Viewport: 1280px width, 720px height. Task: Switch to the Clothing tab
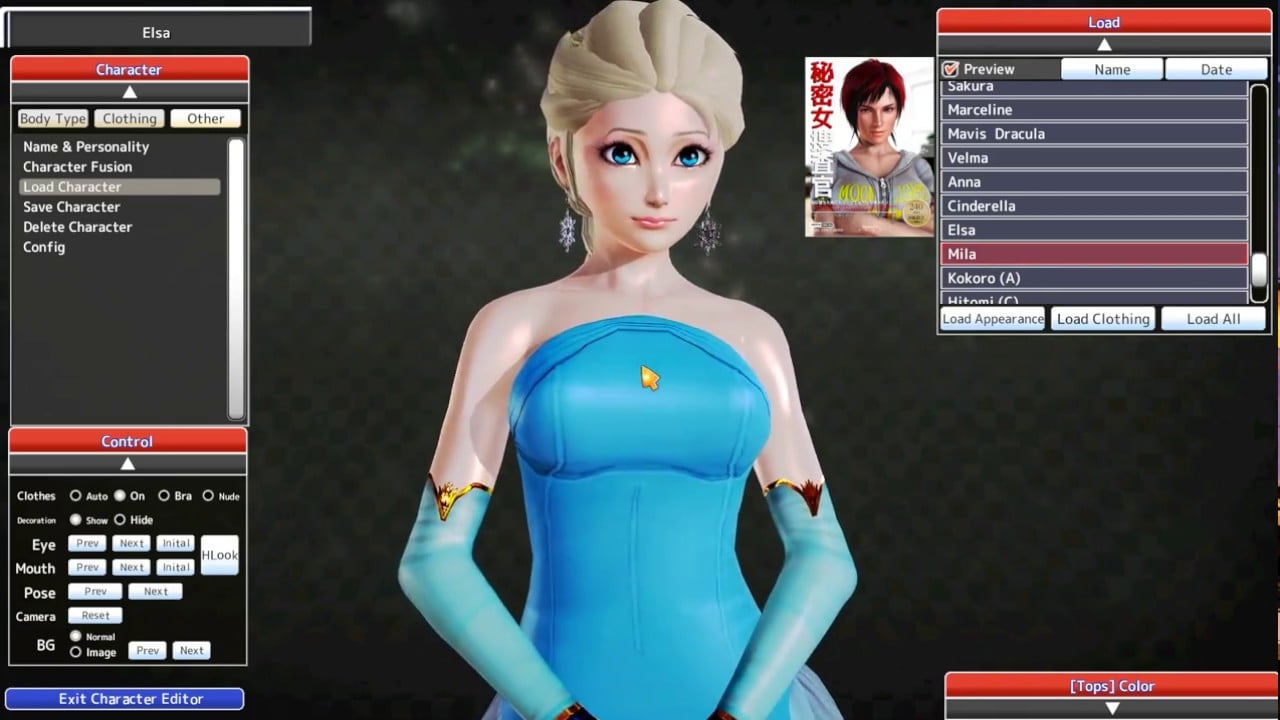[x=129, y=118]
